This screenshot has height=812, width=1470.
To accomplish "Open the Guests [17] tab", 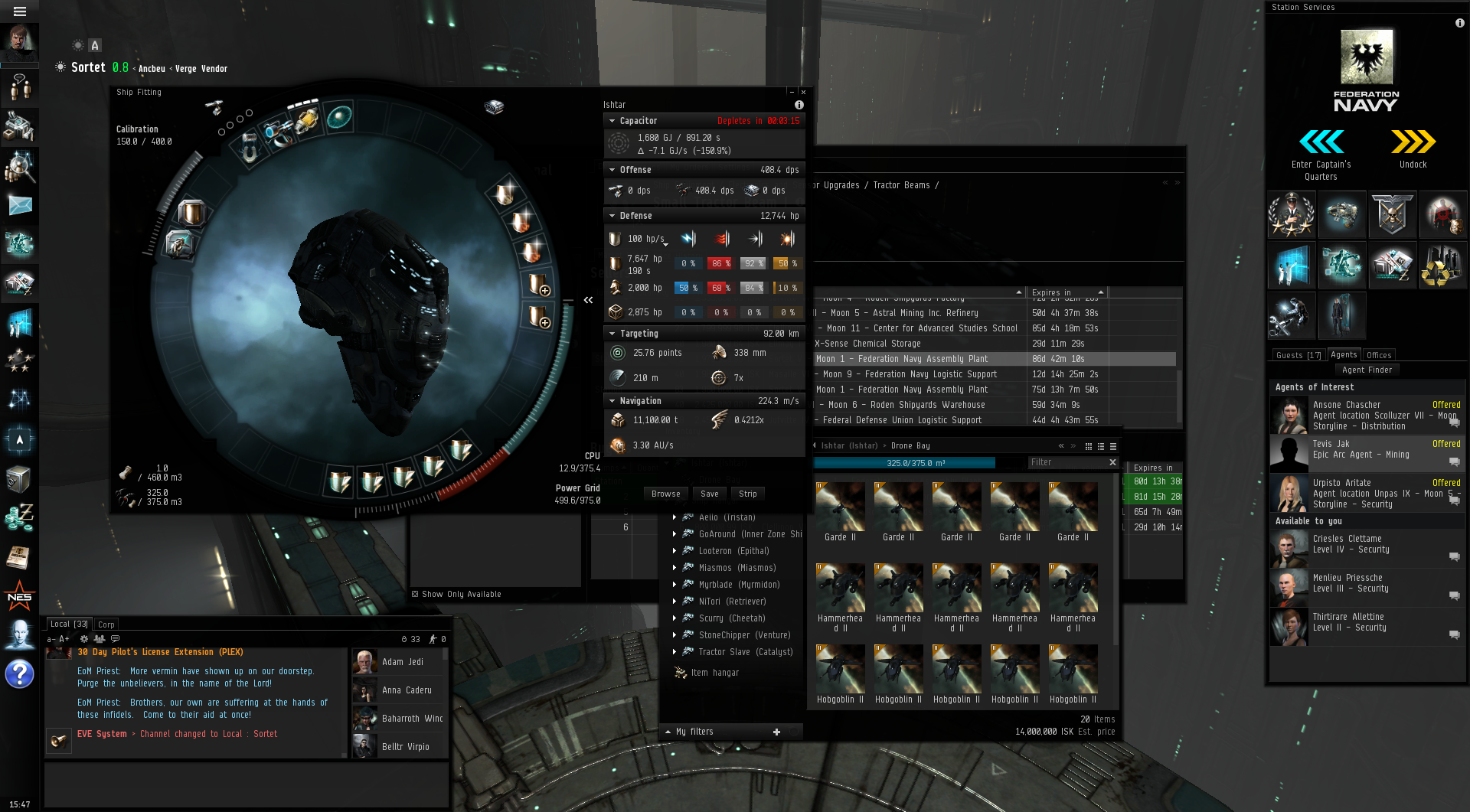I will click(x=1298, y=355).
